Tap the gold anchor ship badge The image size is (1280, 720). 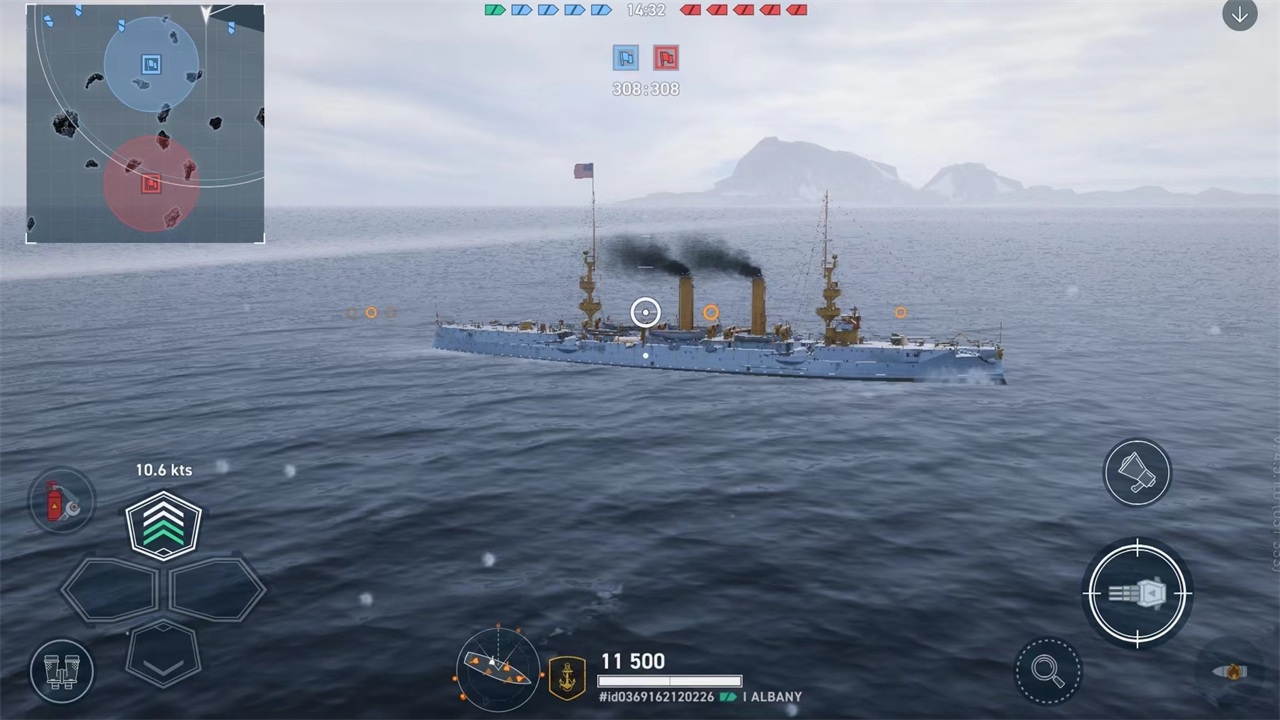point(567,677)
